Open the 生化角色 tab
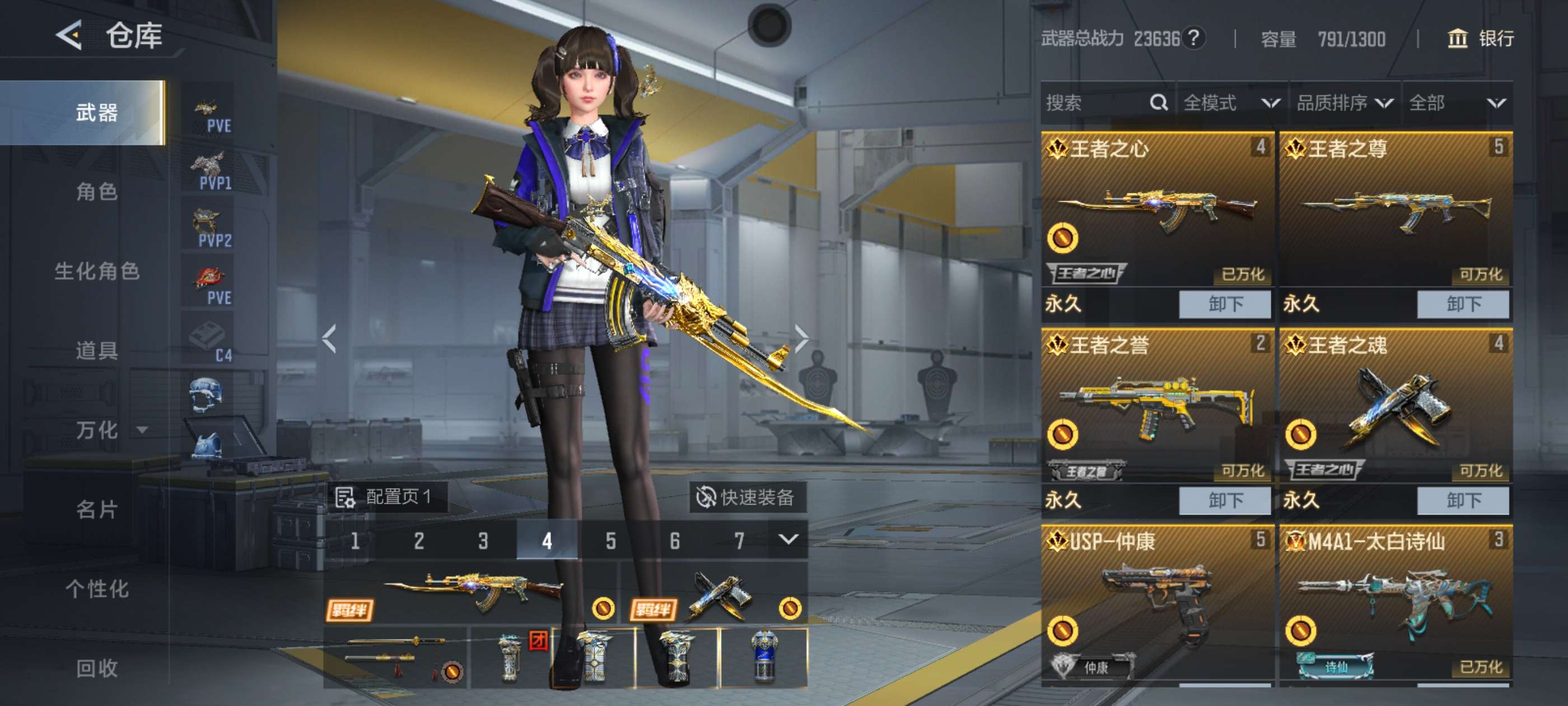 pos(97,271)
